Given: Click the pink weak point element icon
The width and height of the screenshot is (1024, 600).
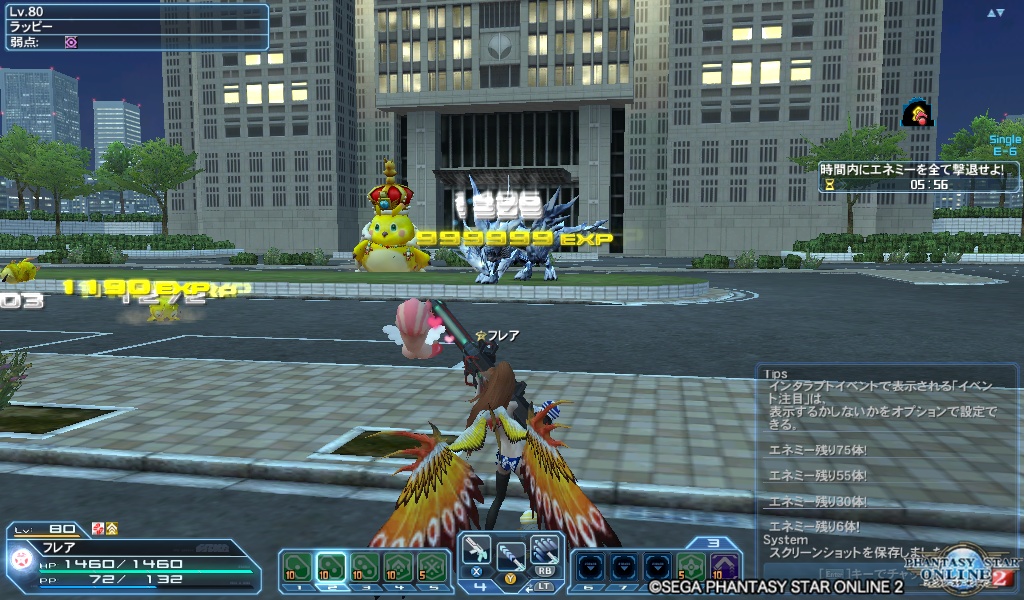Looking at the screenshot, I should [71, 43].
